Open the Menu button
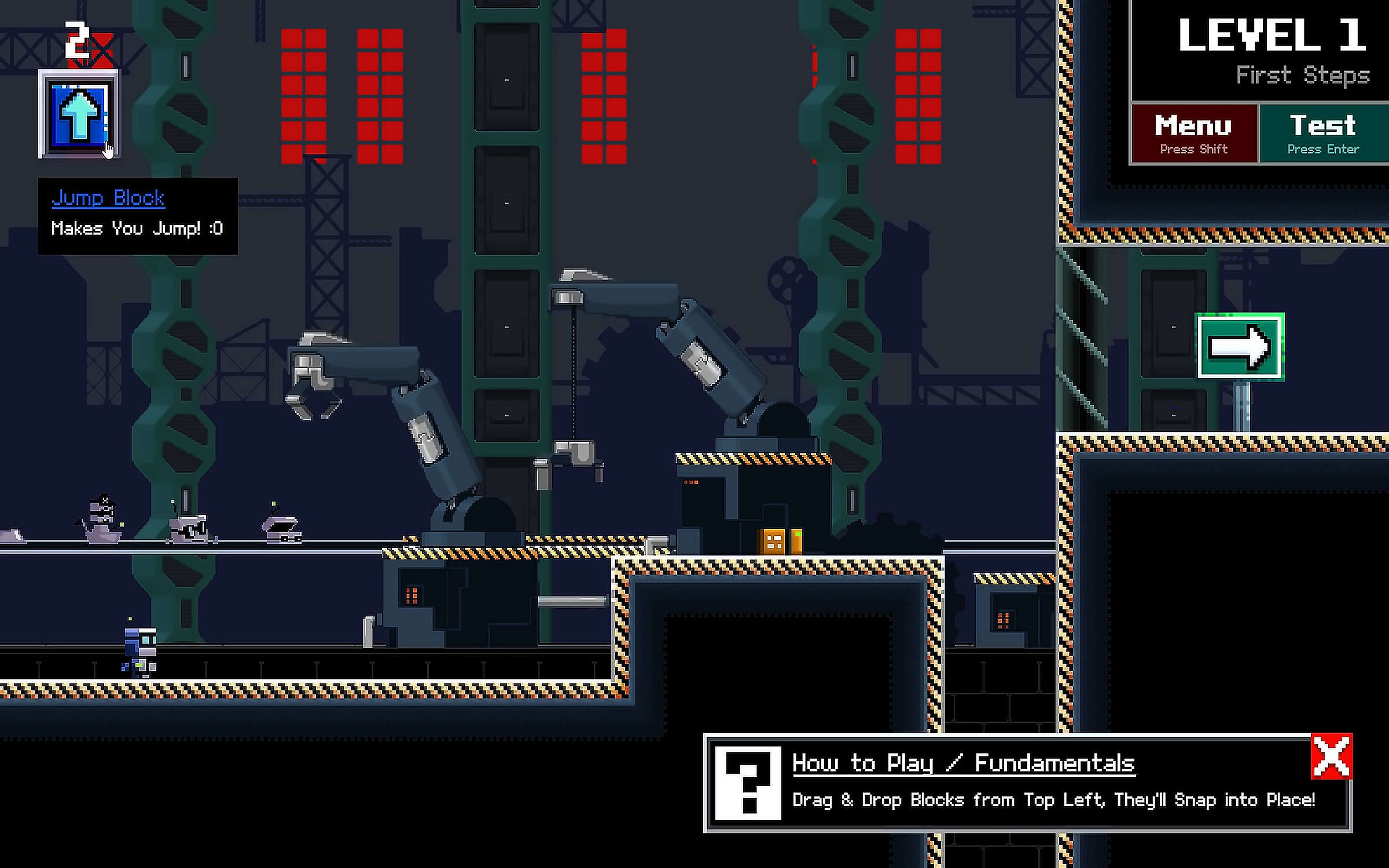 click(1193, 134)
